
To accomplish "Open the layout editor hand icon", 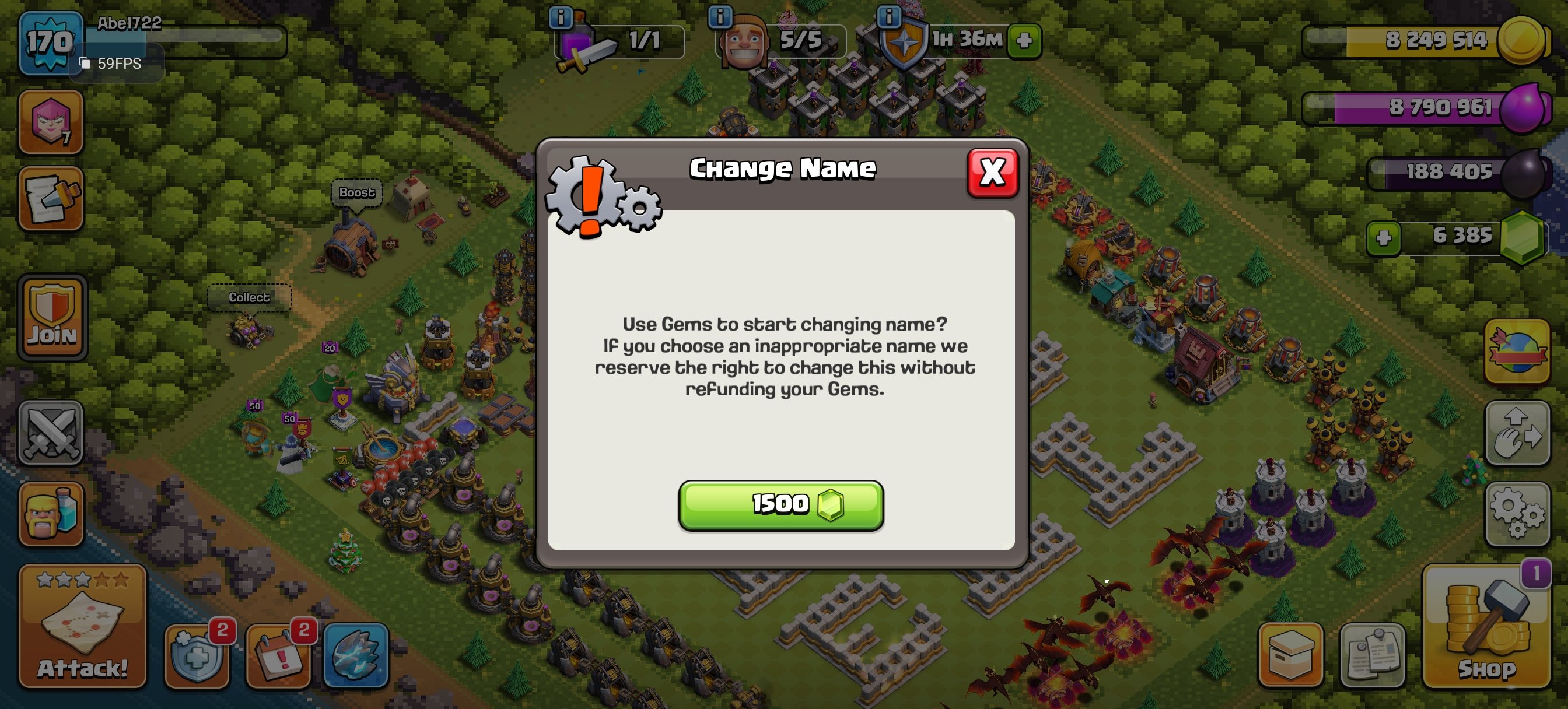I will point(1517,433).
